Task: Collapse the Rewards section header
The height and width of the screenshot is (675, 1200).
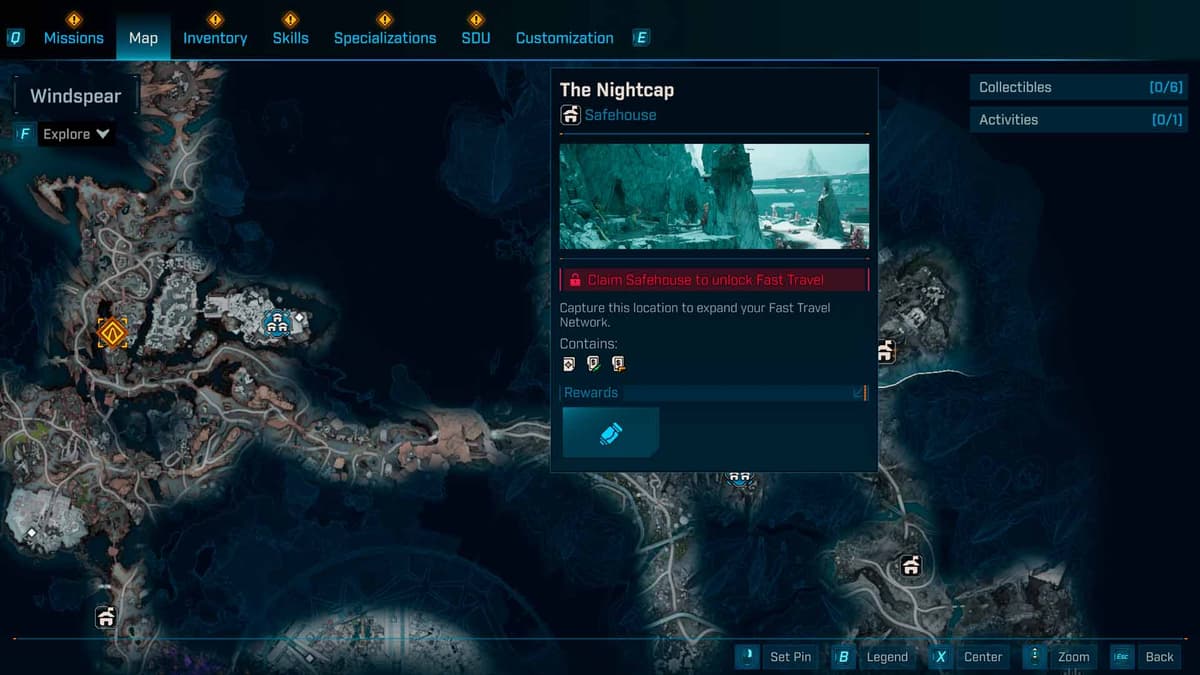Action: [x=714, y=393]
